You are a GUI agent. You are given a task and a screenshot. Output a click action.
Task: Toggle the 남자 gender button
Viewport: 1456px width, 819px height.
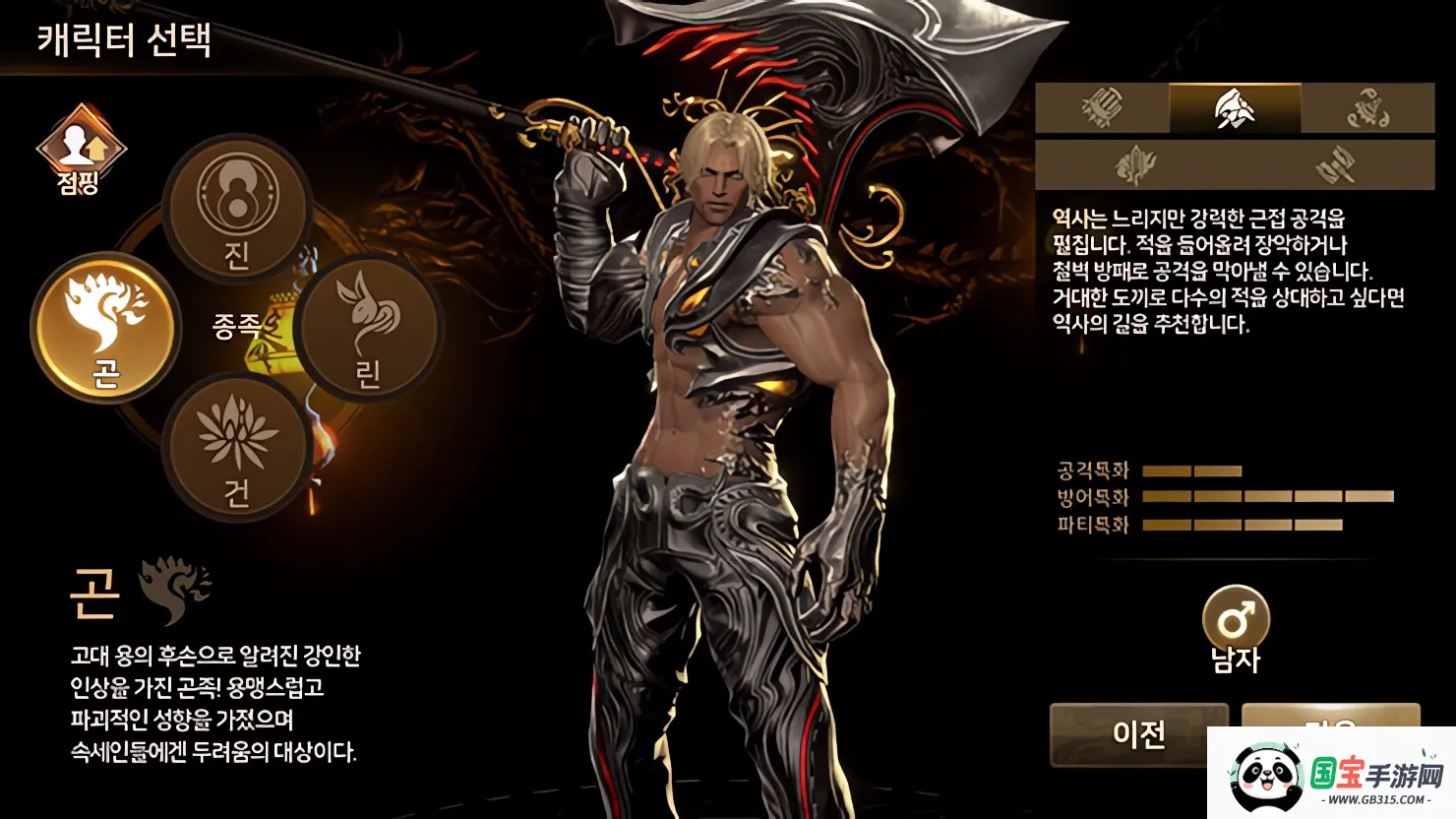(1236, 622)
